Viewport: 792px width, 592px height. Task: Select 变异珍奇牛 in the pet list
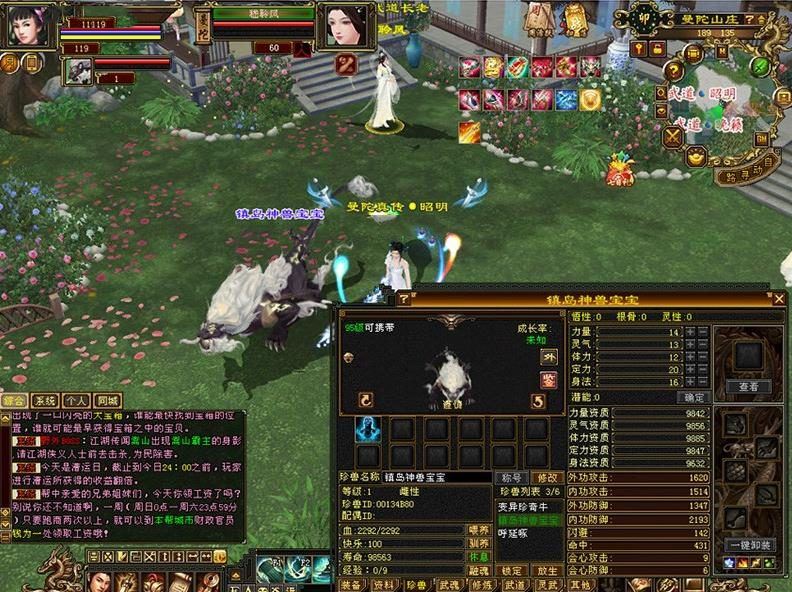pyautogui.click(x=524, y=507)
